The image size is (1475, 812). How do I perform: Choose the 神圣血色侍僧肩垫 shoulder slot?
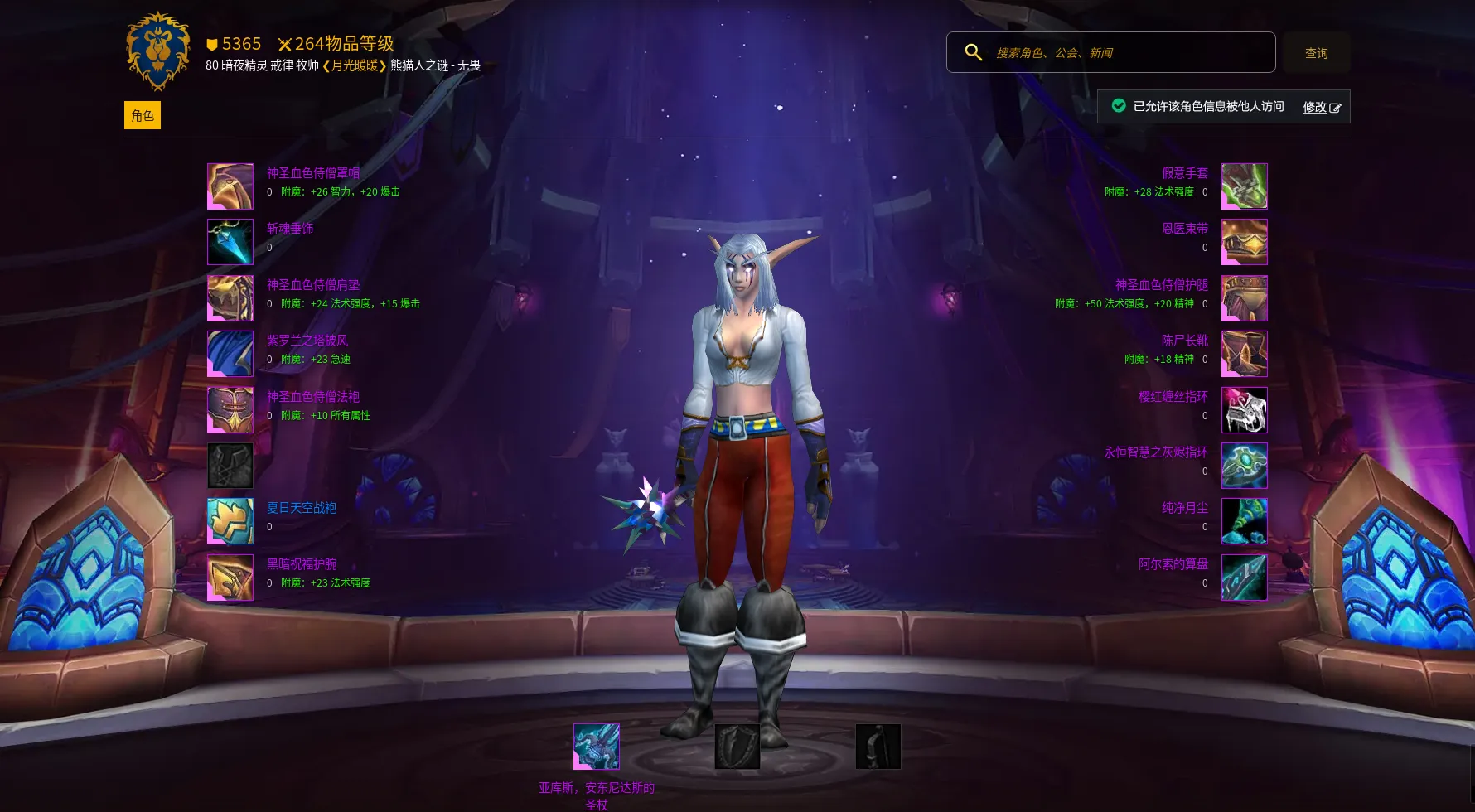[x=230, y=298]
